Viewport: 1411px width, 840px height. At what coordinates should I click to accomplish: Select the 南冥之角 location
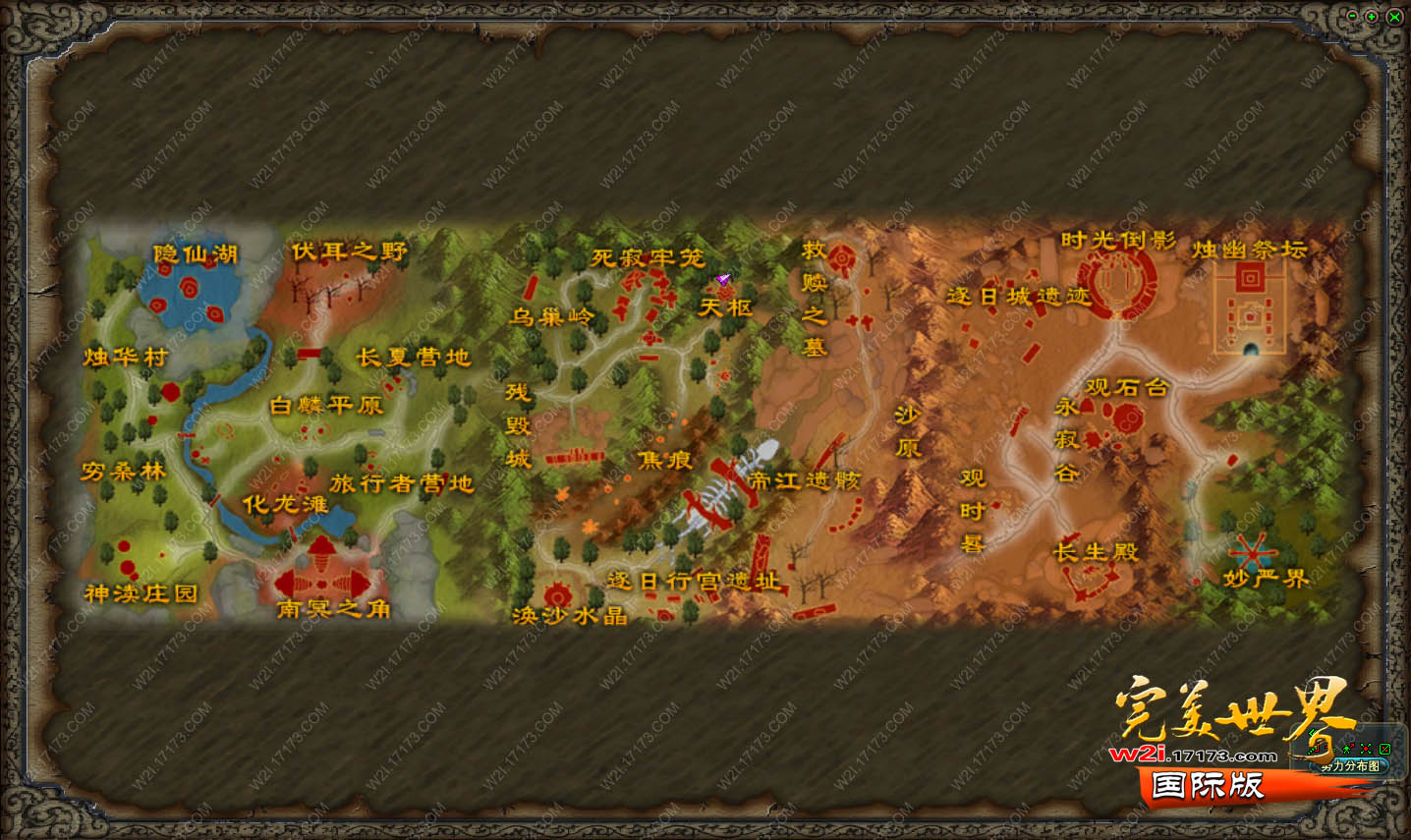(x=333, y=609)
